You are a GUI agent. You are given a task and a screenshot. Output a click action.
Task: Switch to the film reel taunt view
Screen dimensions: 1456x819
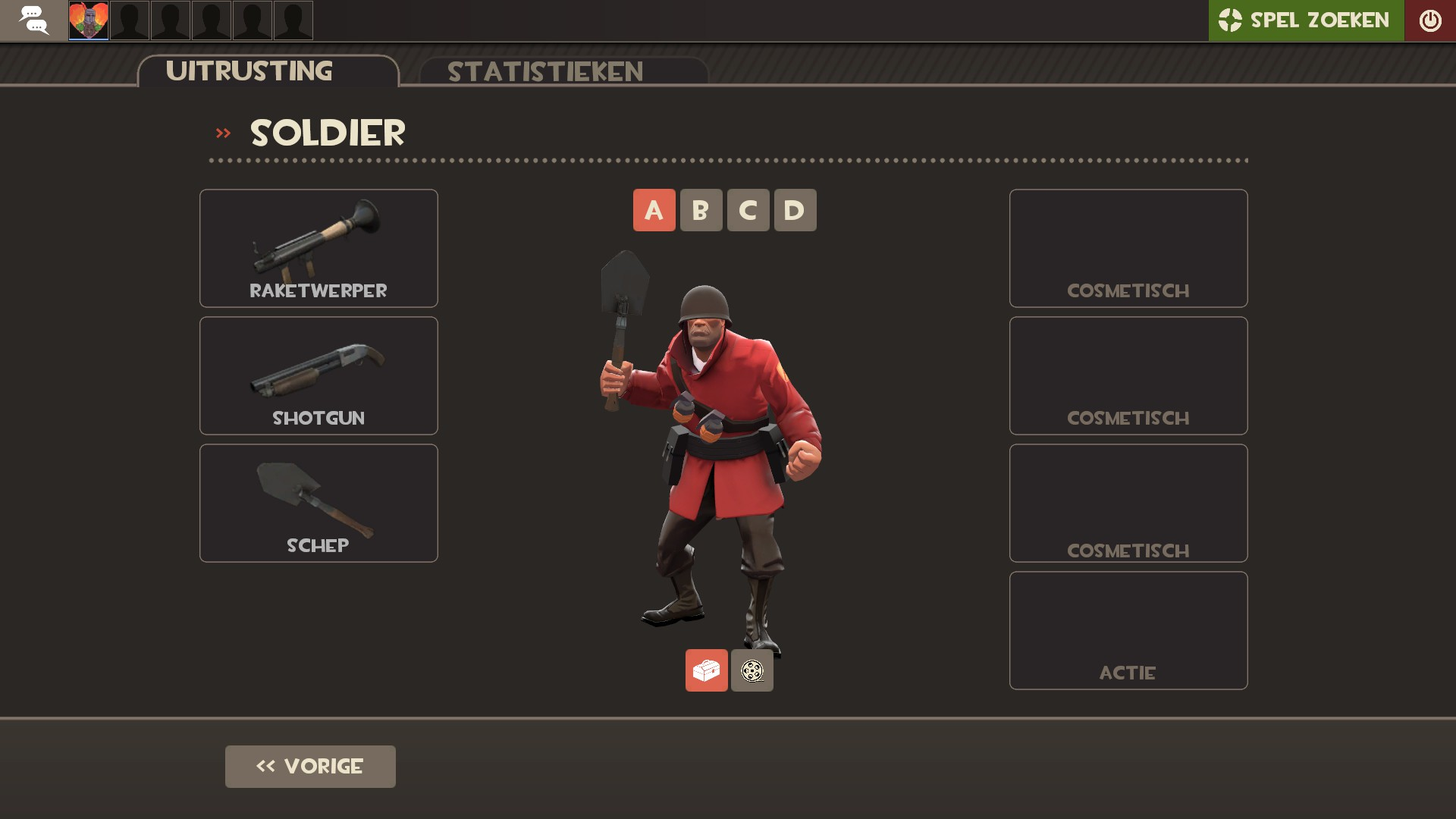point(752,670)
